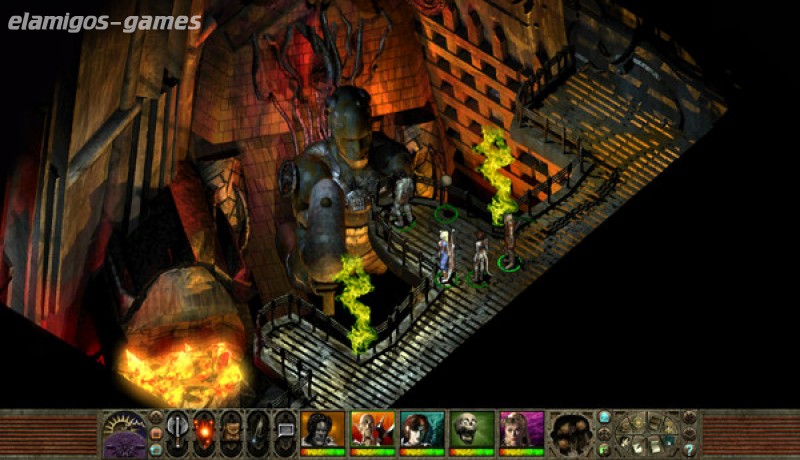
Task: Choose the red-haired woman portrait
Action: coord(421,430)
